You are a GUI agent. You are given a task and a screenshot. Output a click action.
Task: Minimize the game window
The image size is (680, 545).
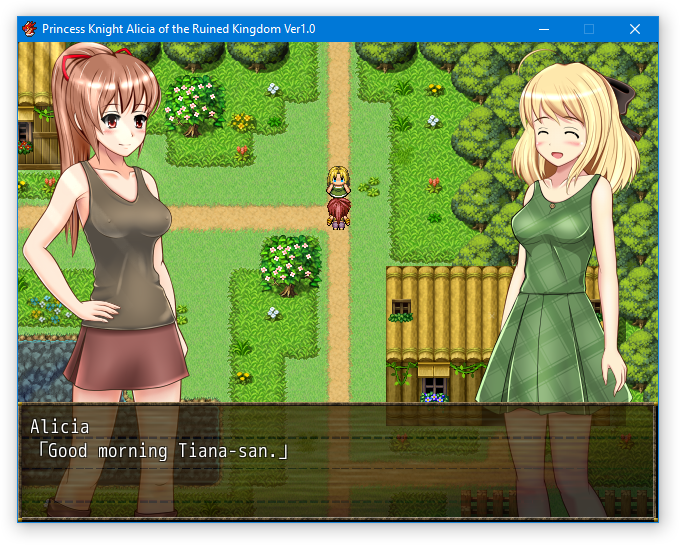pos(543,29)
